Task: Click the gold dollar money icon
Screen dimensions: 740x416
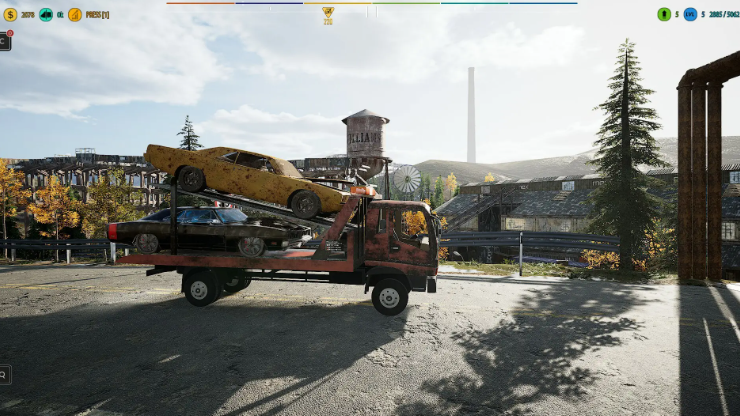Action: pos(10,15)
